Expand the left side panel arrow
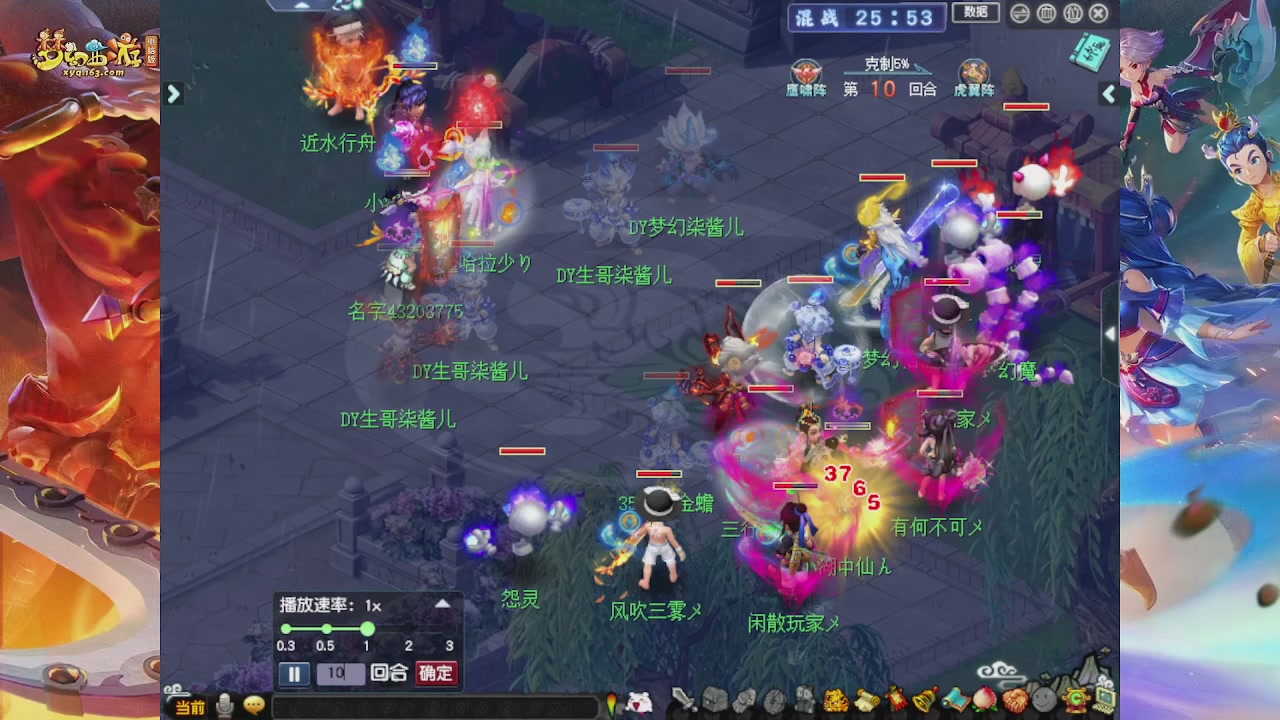Image resolution: width=1280 pixels, height=720 pixels. pos(174,93)
